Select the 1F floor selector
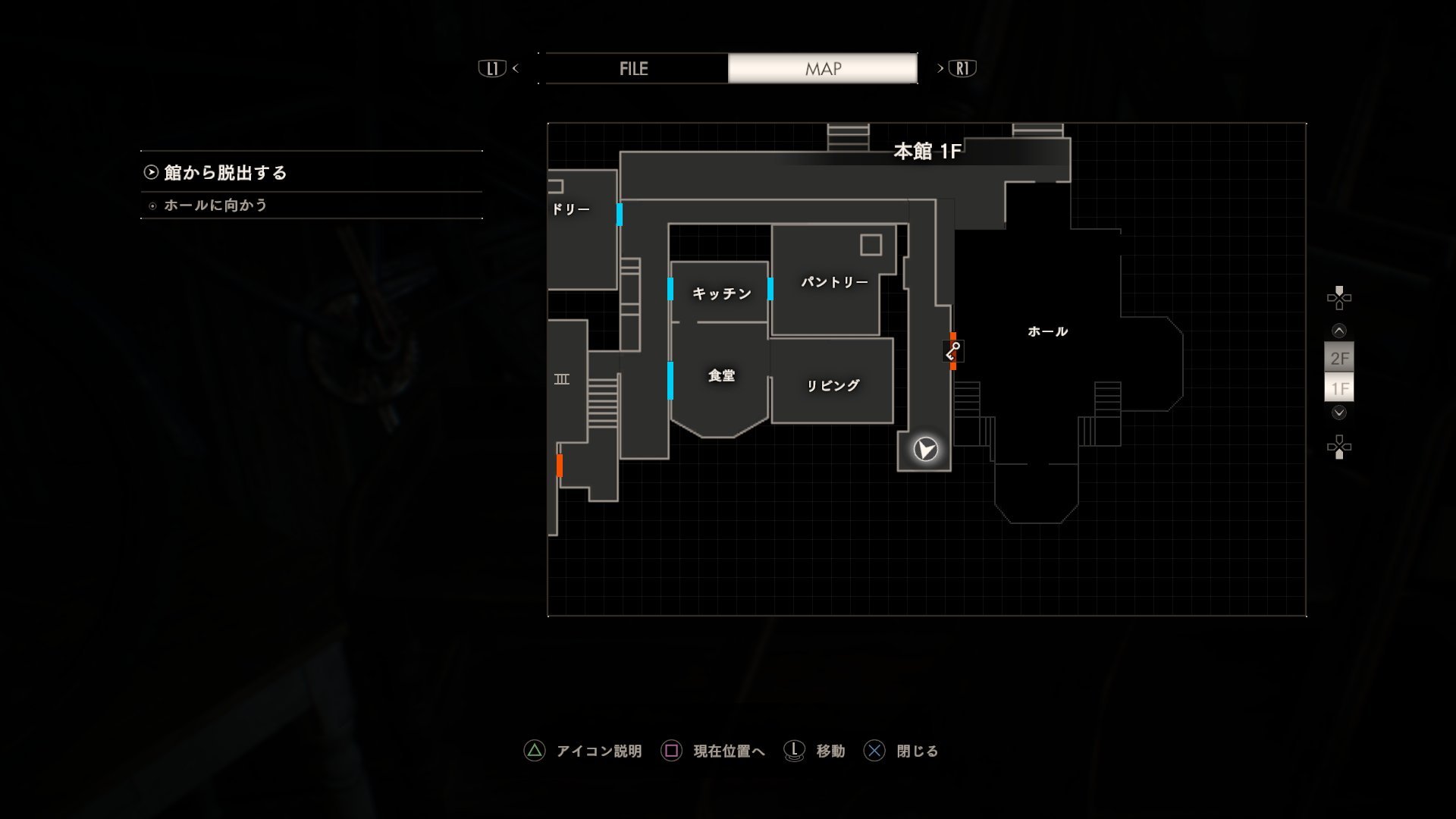1456x819 pixels. [x=1339, y=389]
